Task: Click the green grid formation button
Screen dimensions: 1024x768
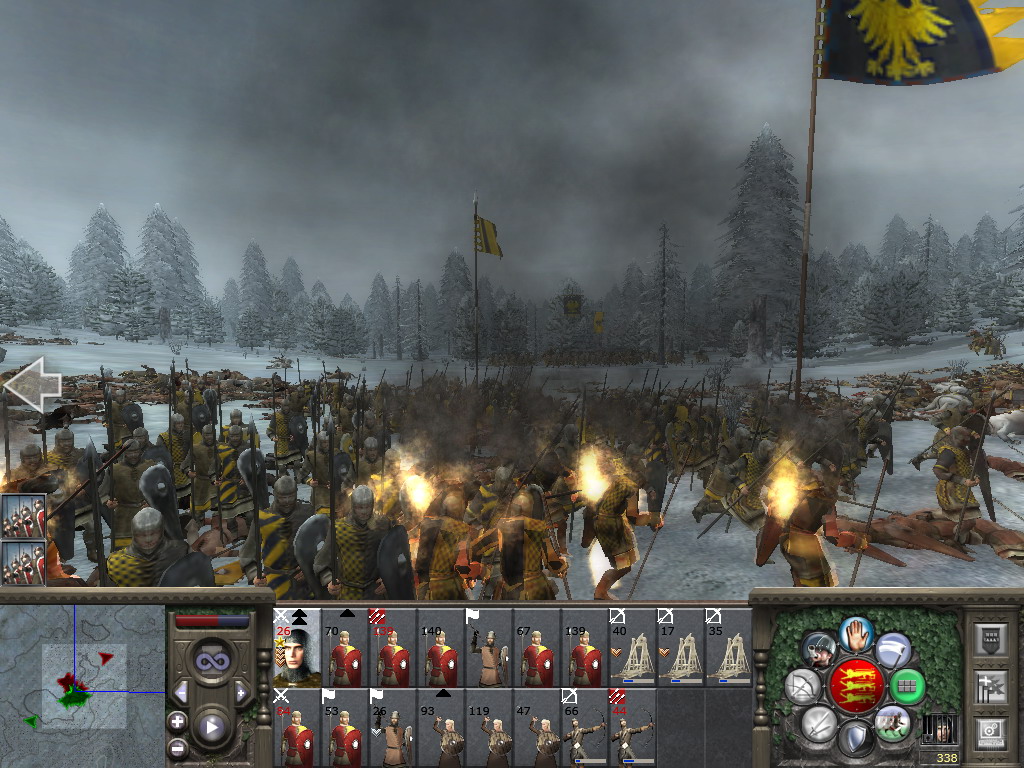Action: [x=907, y=686]
